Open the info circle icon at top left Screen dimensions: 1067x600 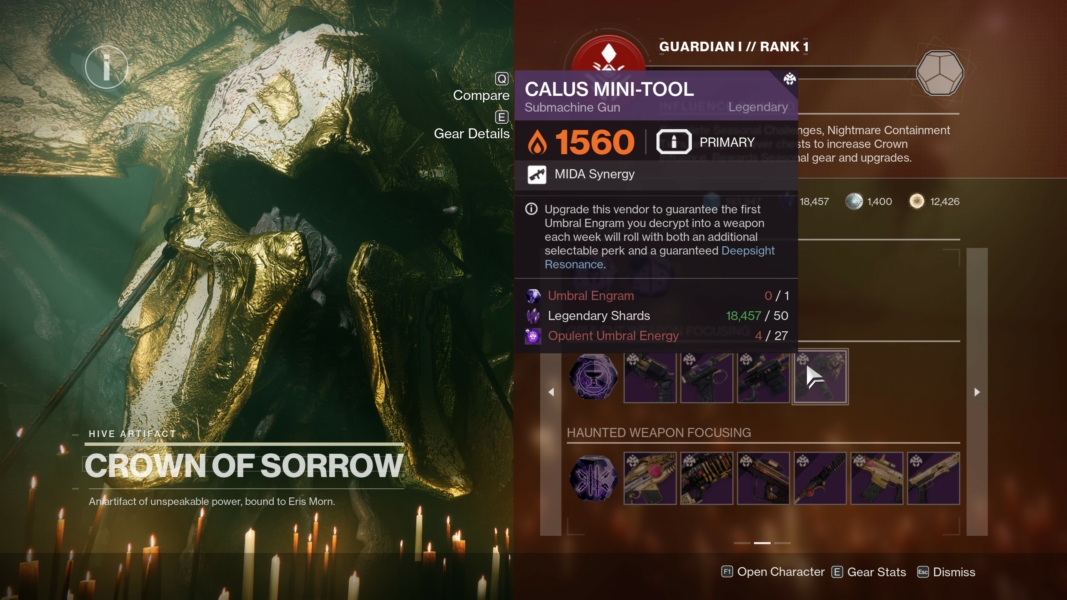106,67
